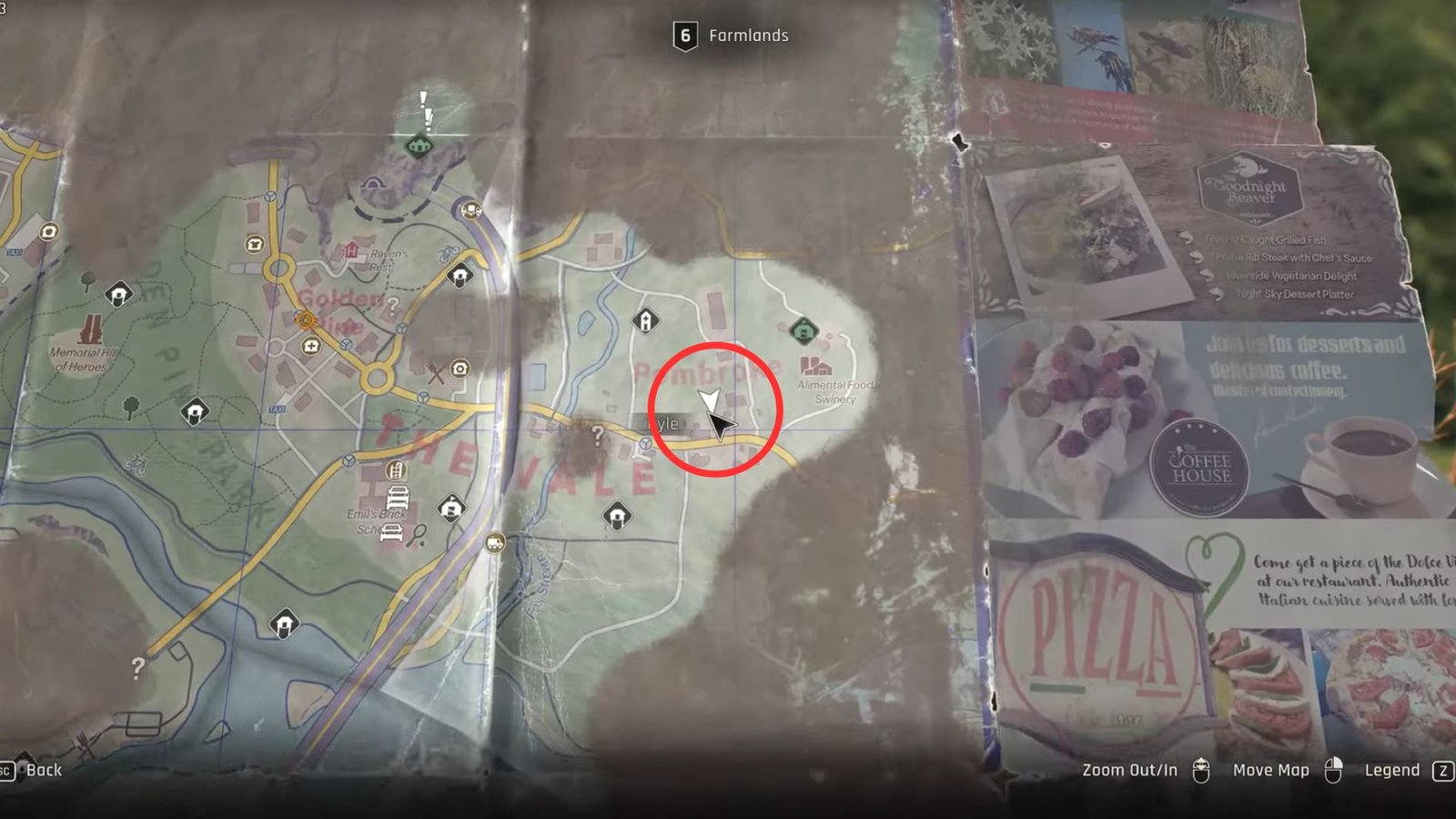This screenshot has width=1456, height=819.
Task: Click the clothing shop icon near Memorial Hill
Action: pos(254,245)
